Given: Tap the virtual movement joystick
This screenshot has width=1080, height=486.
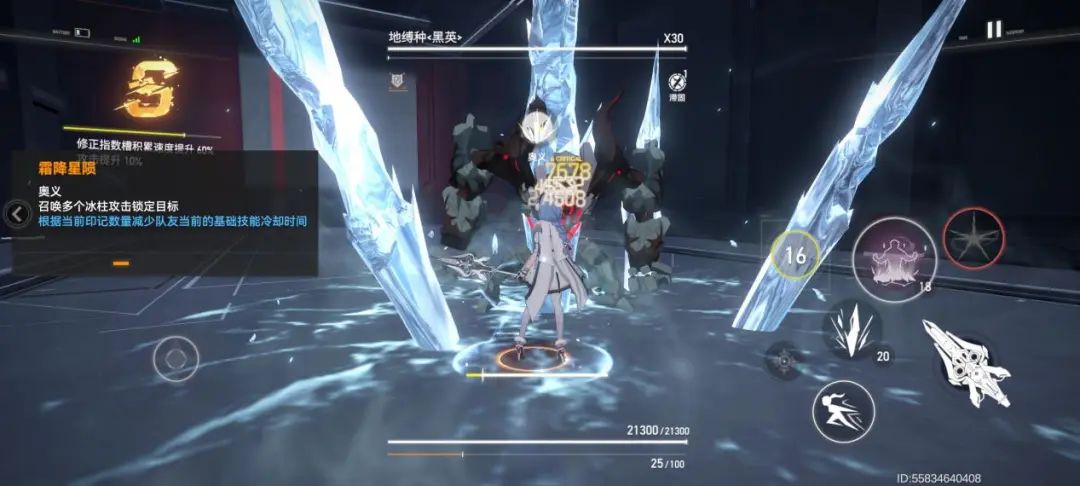Looking at the screenshot, I should (176, 358).
